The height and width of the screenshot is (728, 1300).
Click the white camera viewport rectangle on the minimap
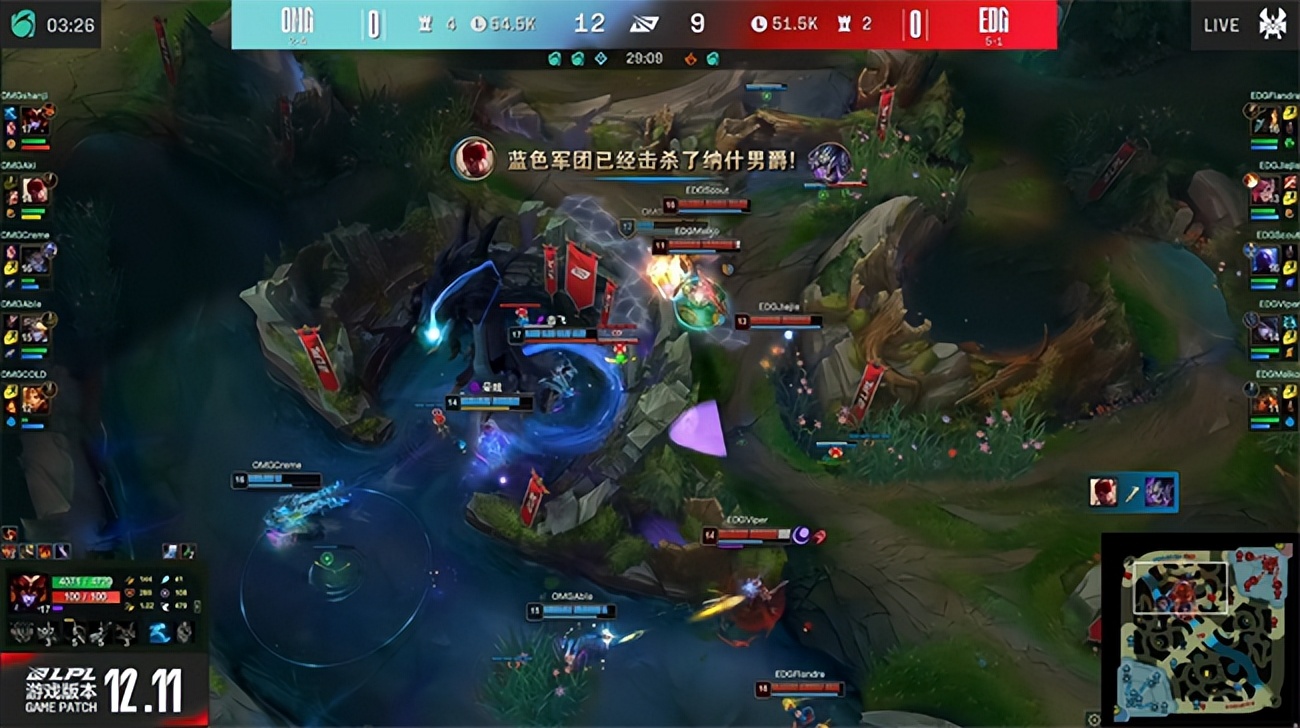(1182, 587)
